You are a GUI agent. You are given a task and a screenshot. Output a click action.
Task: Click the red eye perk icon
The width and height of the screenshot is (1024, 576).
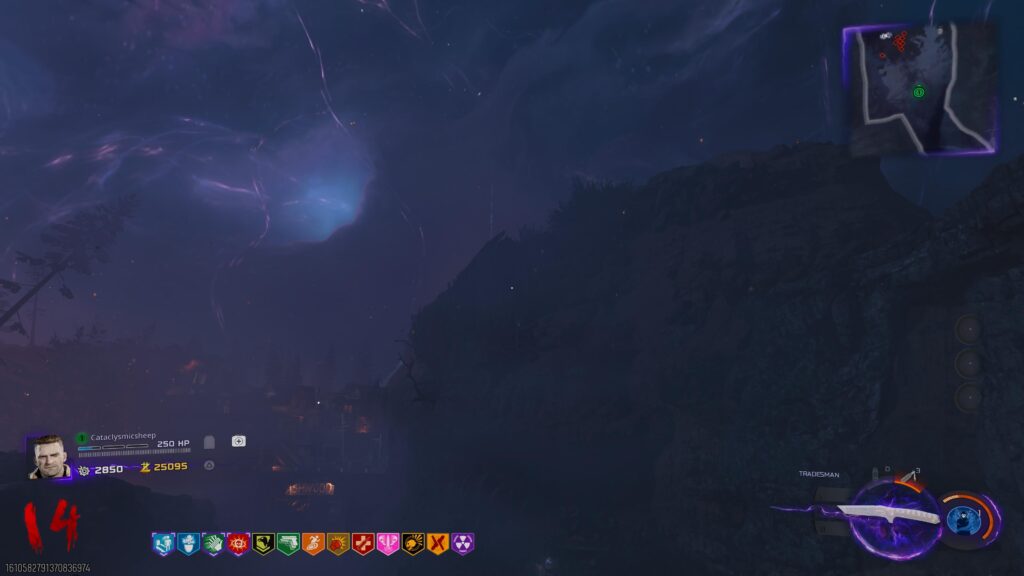point(238,544)
